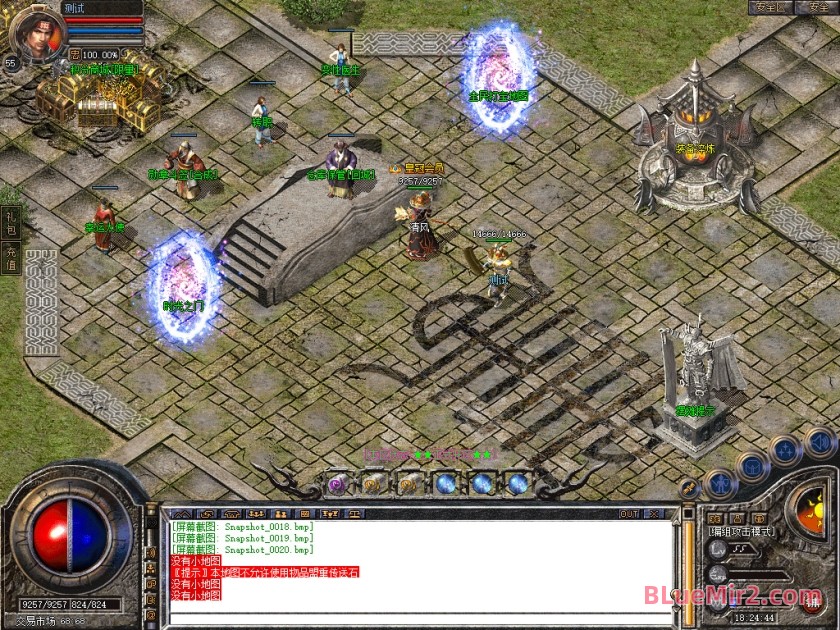Close the chat panel with X
Screen dimensions: 840x630
click(657, 514)
